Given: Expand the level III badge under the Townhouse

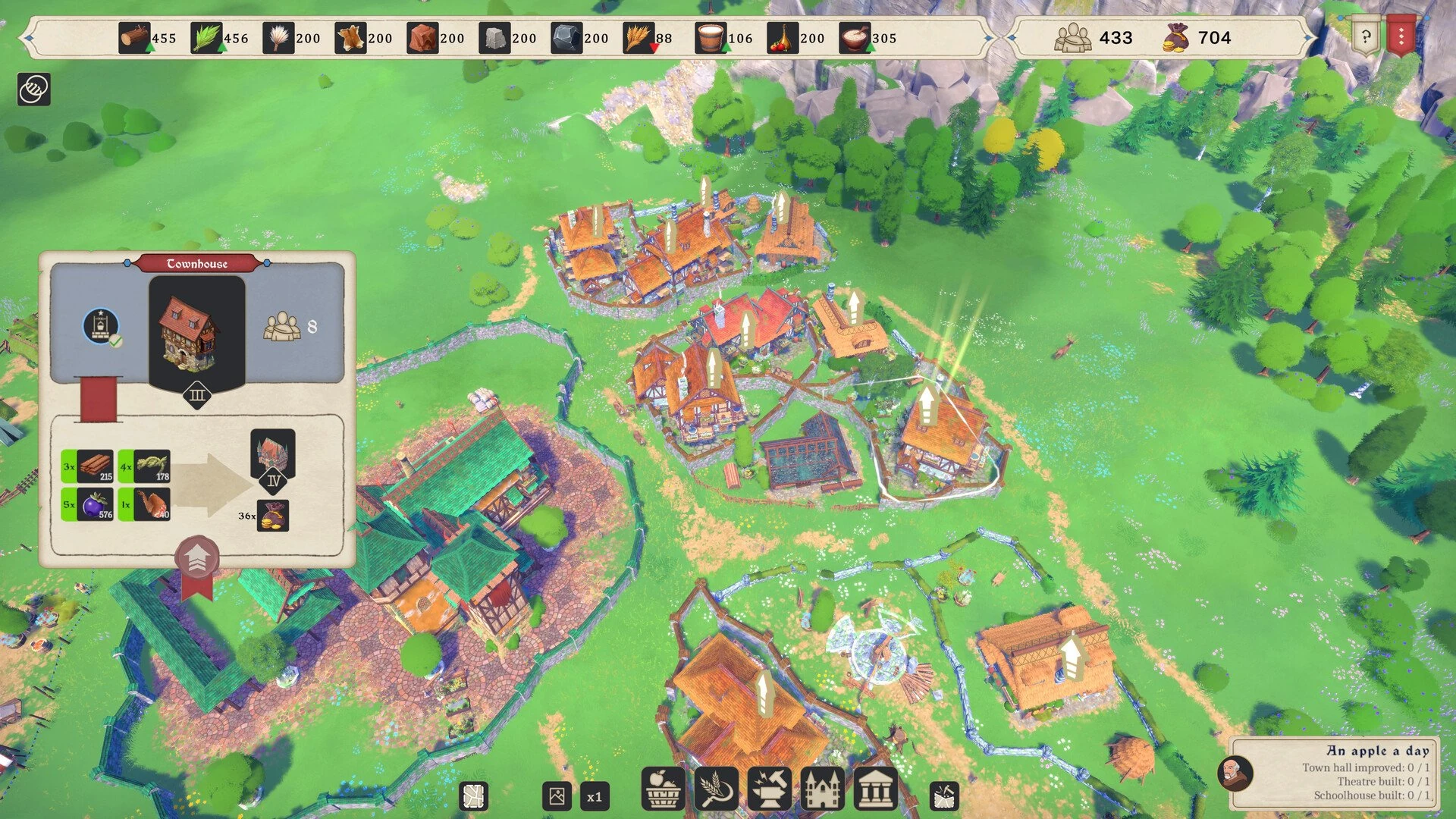Looking at the screenshot, I should pyautogui.click(x=197, y=395).
